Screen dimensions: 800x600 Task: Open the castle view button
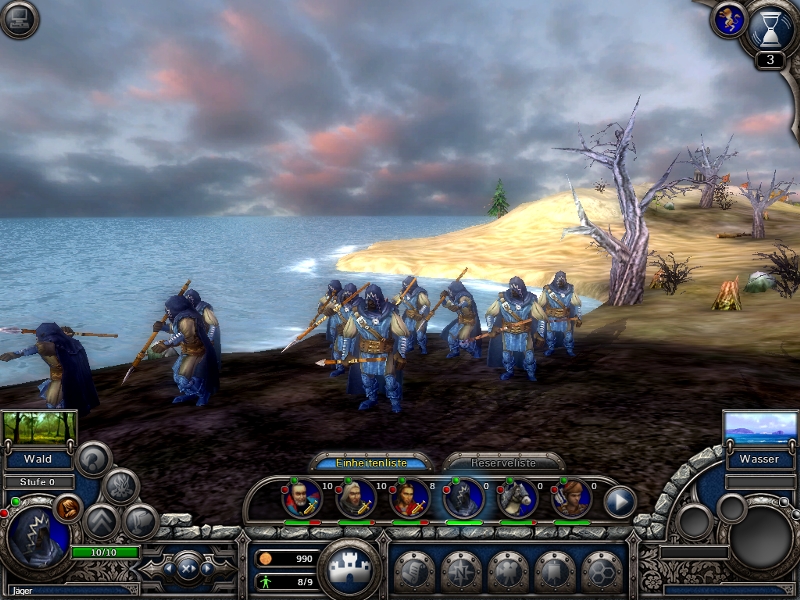349,568
